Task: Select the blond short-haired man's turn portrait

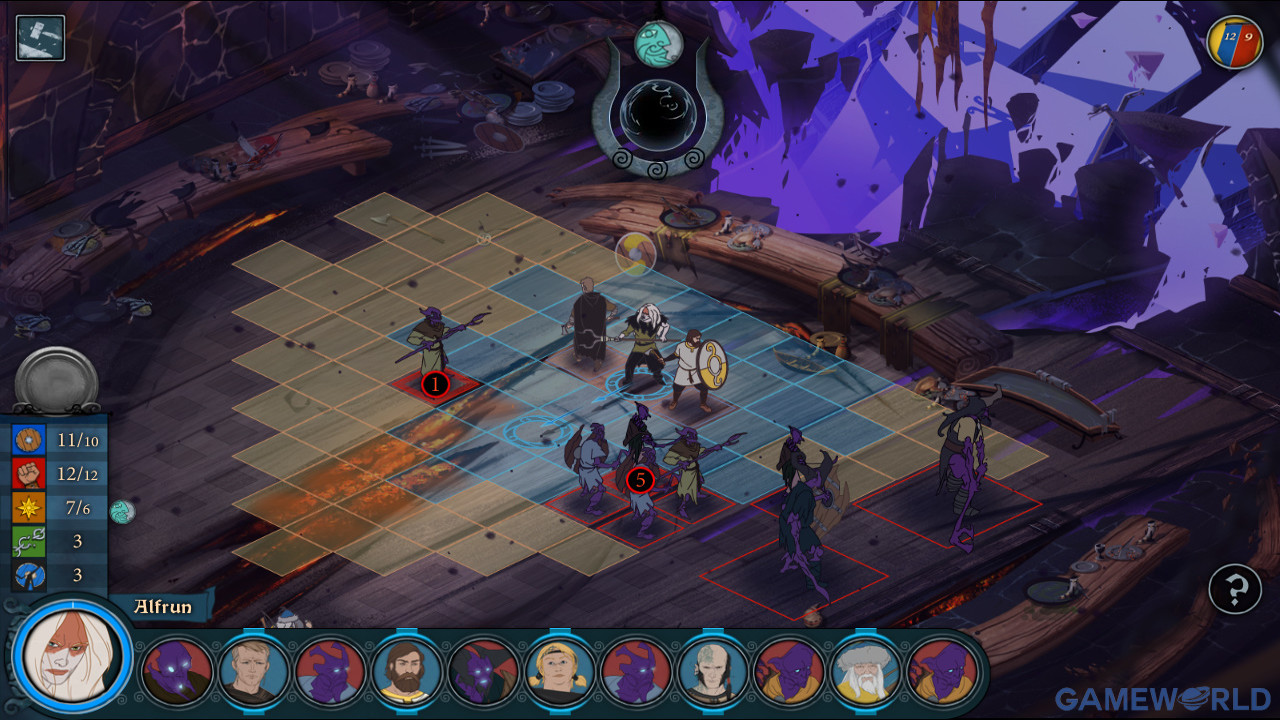Action: [254, 671]
